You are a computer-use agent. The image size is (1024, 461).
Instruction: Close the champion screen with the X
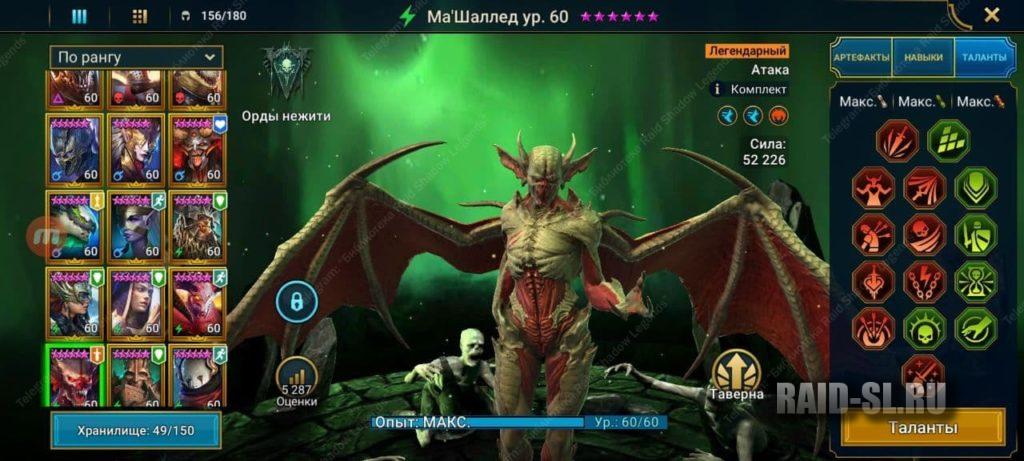[991, 15]
